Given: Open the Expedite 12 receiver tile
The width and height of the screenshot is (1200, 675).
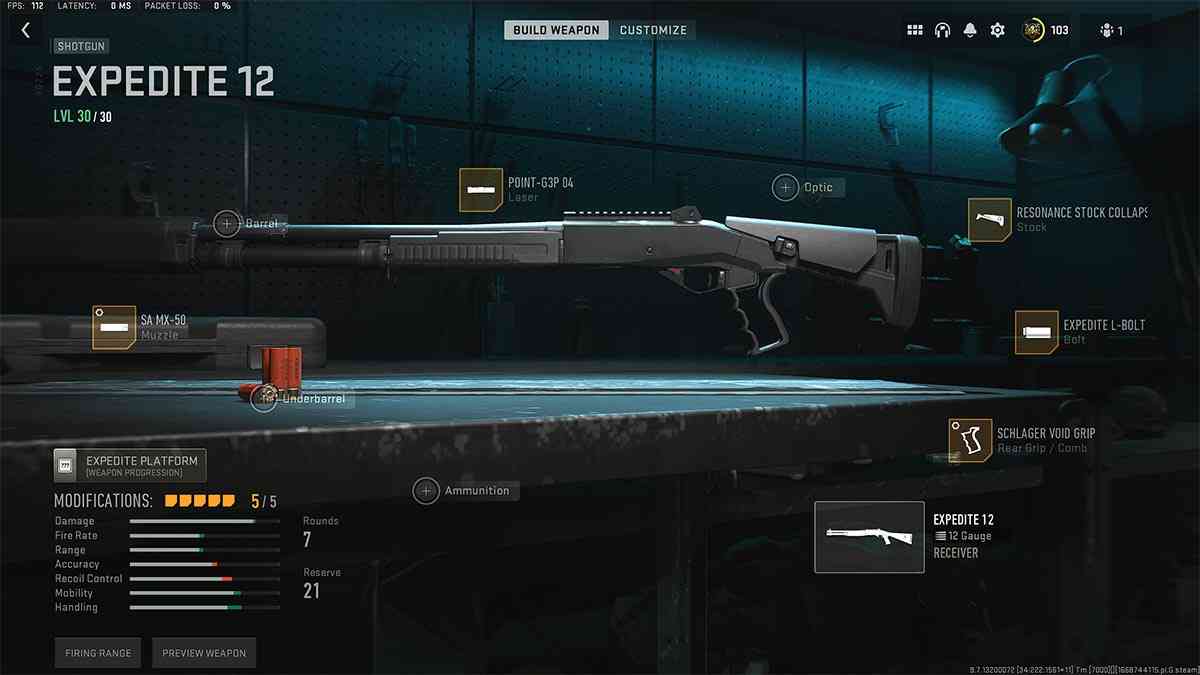Looking at the screenshot, I should pos(869,537).
